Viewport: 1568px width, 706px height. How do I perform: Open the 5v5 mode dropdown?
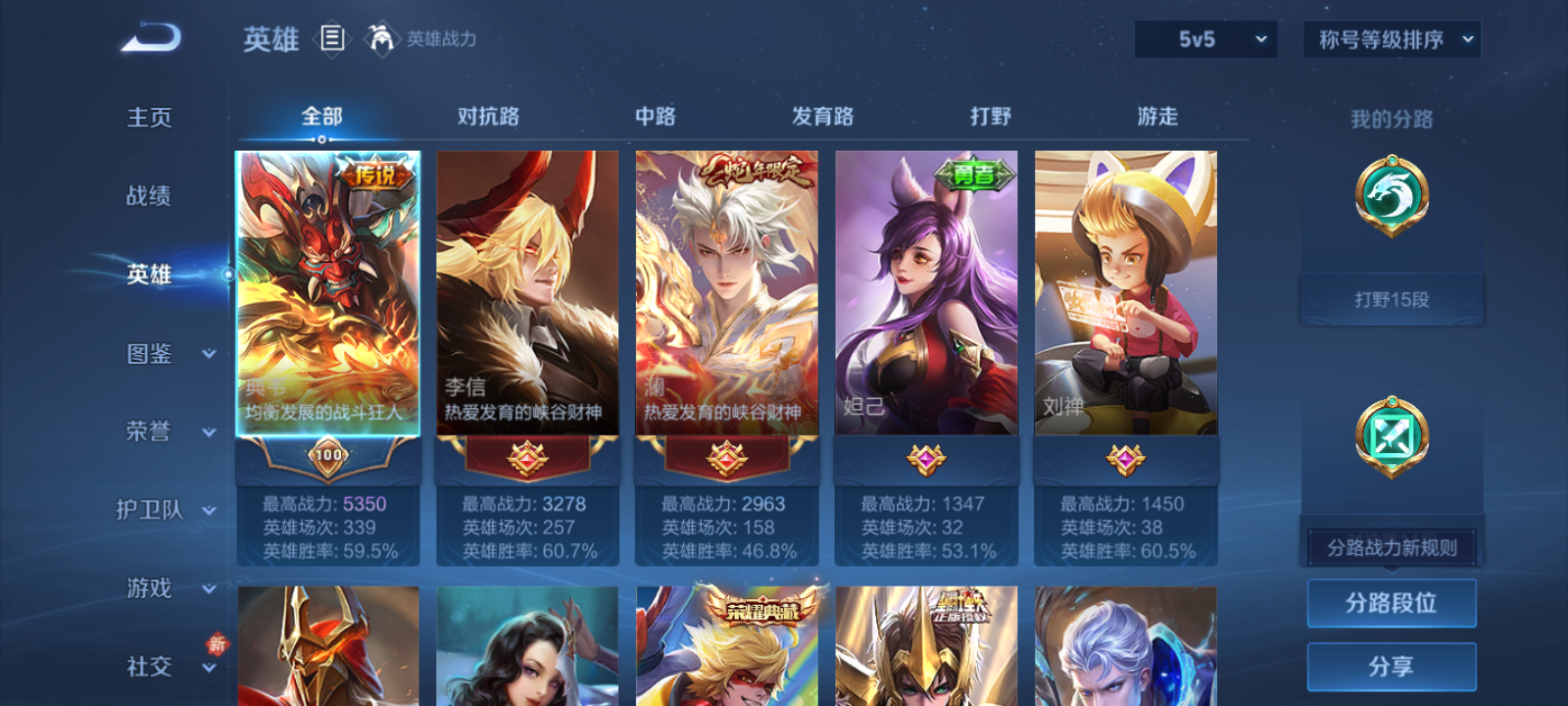(1205, 40)
